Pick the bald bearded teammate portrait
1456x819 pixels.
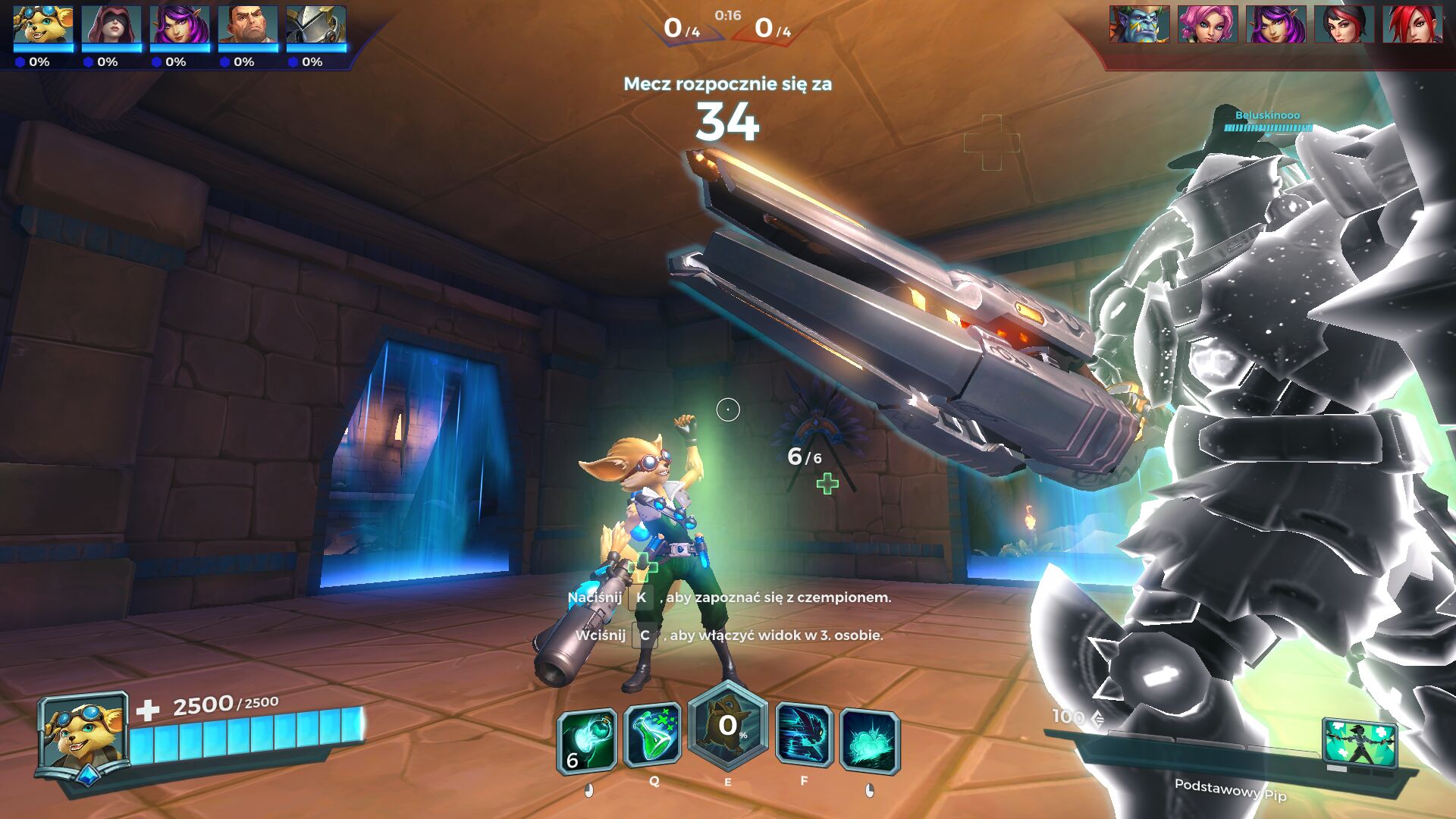[248, 26]
